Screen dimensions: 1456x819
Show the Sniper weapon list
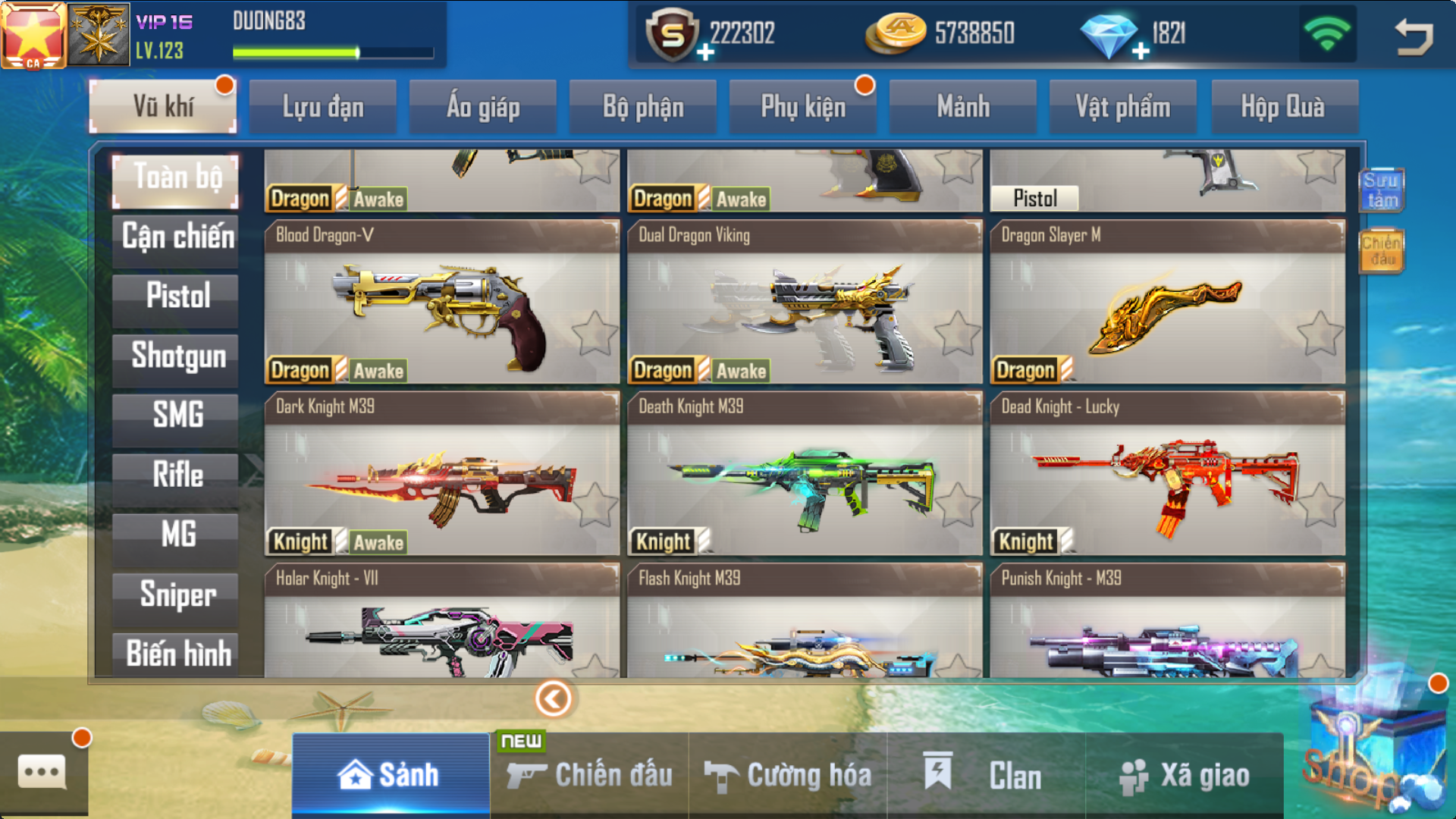pyautogui.click(x=177, y=595)
